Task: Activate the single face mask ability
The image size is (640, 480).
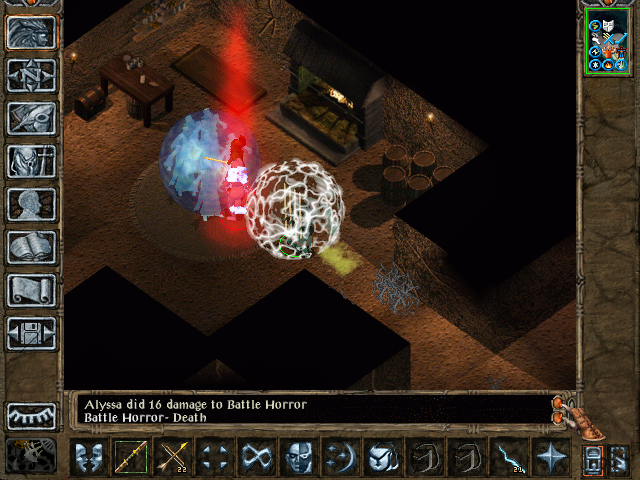Action: coord(300,458)
